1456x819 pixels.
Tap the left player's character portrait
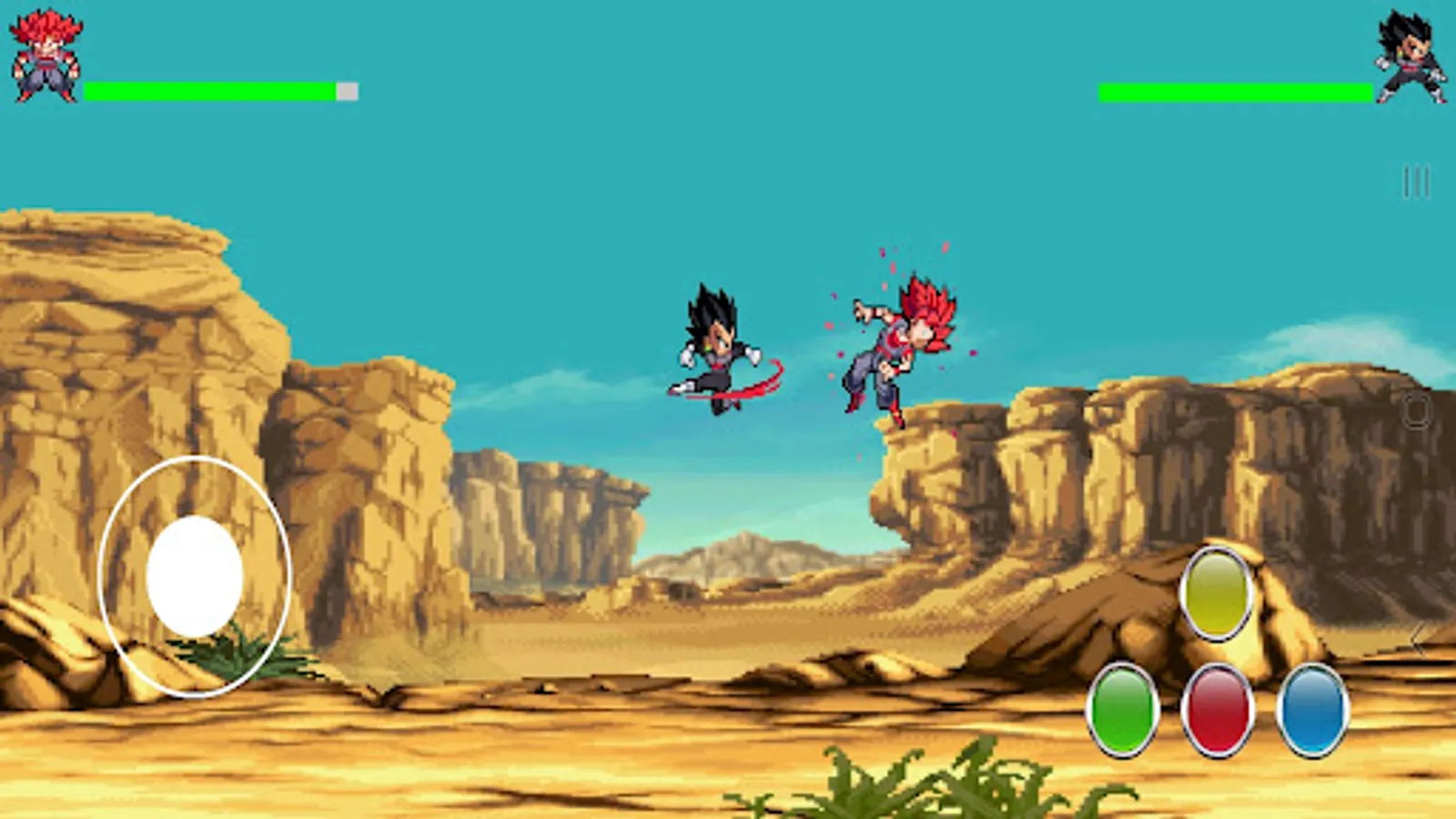(44, 55)
